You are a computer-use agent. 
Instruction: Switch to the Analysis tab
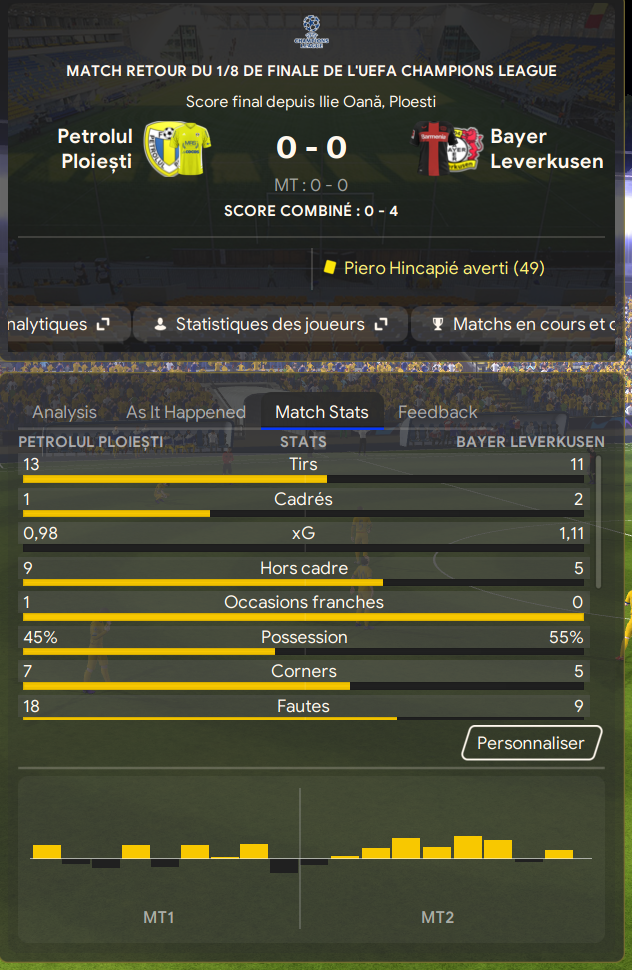(x=64, y=412)
